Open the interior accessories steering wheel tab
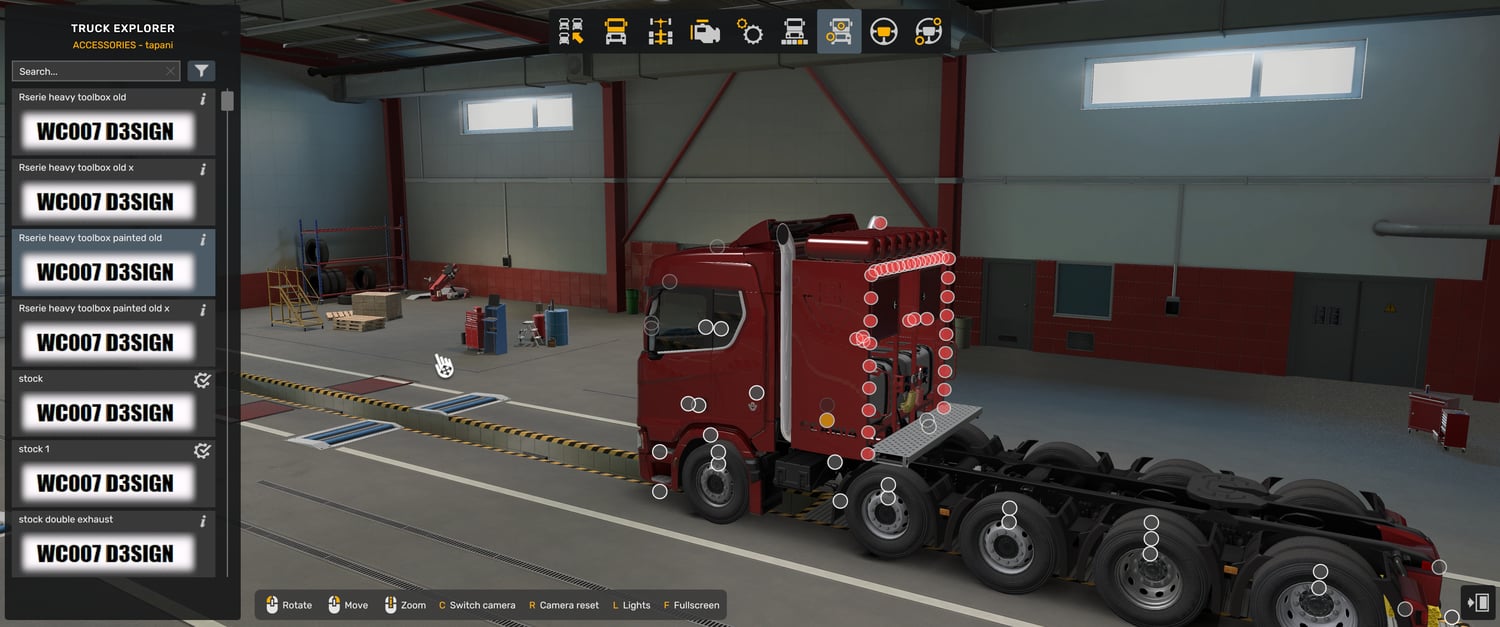This screenshot has height=627, width=1500. (928, 32)
